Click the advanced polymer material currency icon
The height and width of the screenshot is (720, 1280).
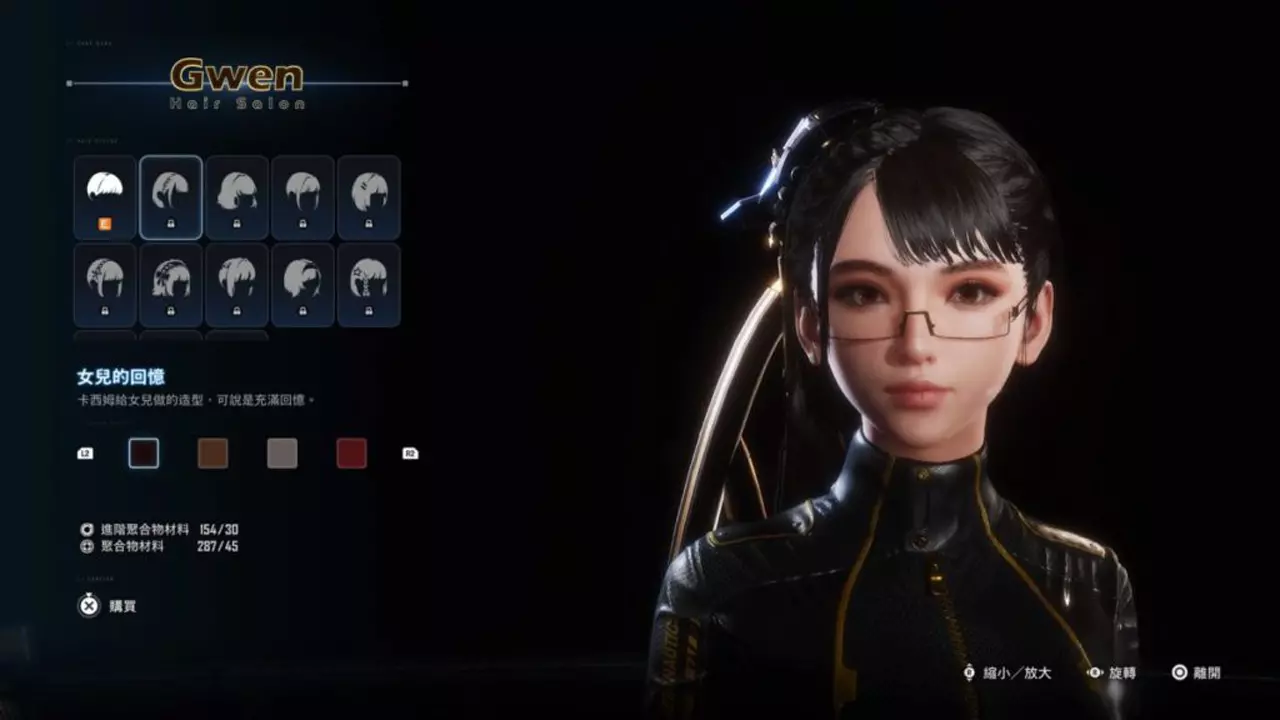pyautogui.click(x=86, y=527)
